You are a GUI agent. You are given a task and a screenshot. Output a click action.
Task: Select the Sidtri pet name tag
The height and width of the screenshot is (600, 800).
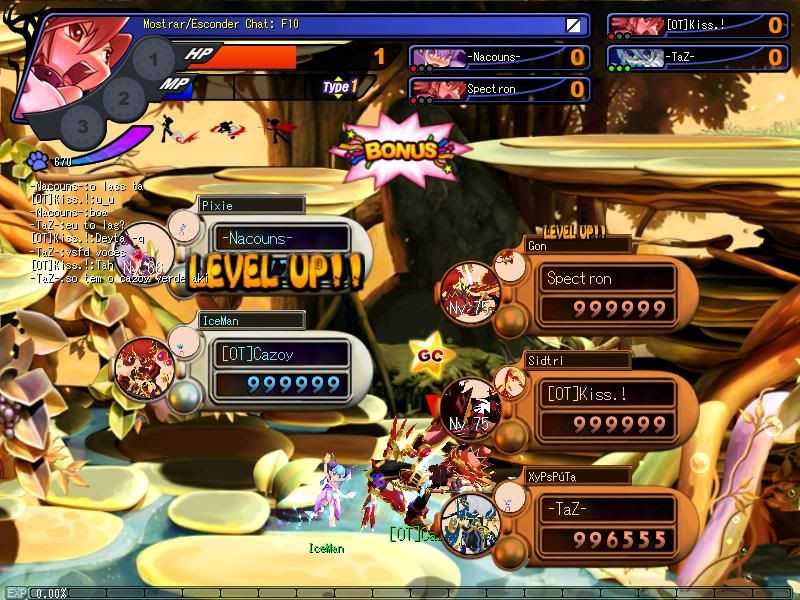click(x=577, y=360)
